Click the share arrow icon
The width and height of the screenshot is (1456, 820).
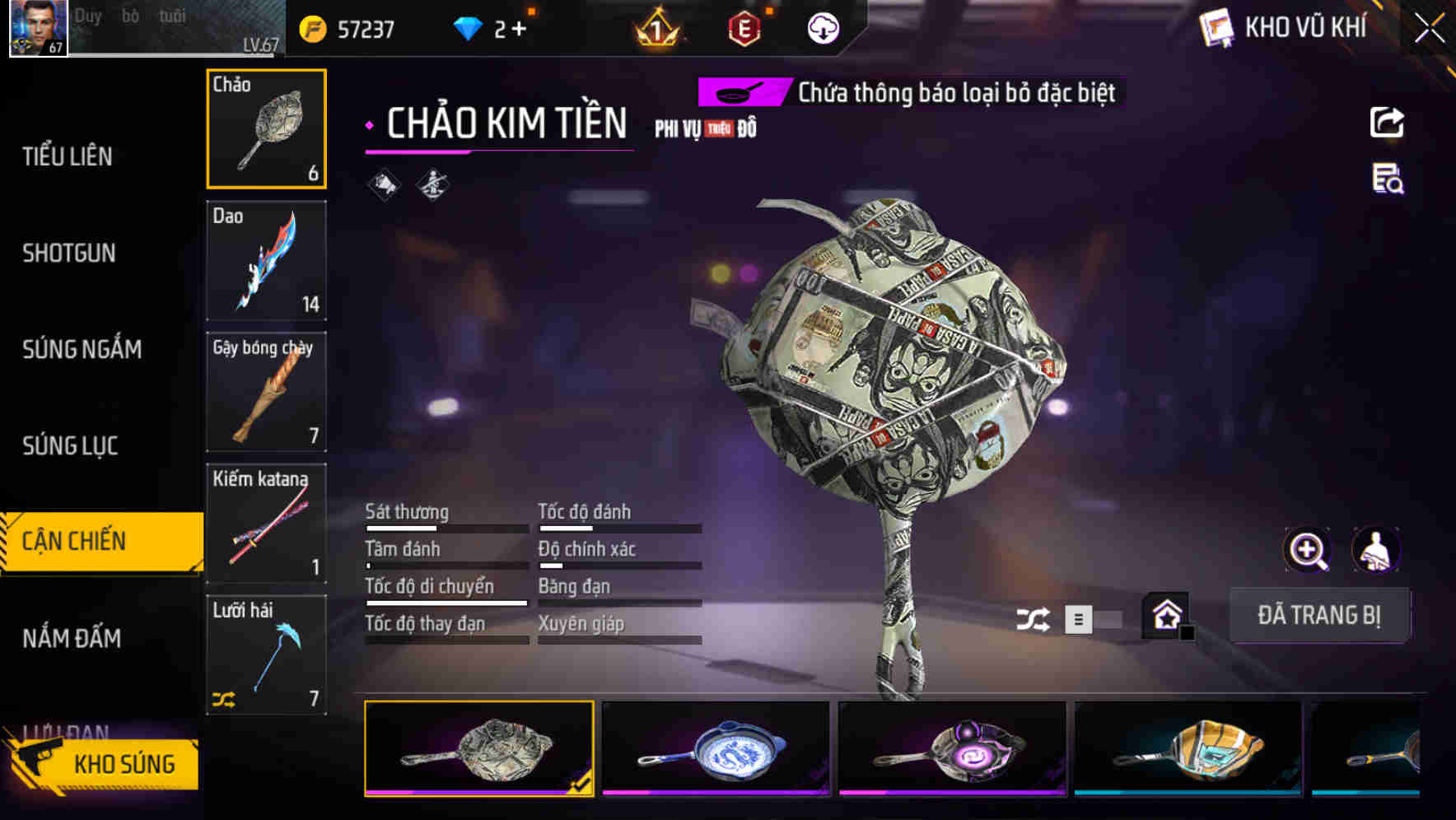click(x=1387, y=123)
